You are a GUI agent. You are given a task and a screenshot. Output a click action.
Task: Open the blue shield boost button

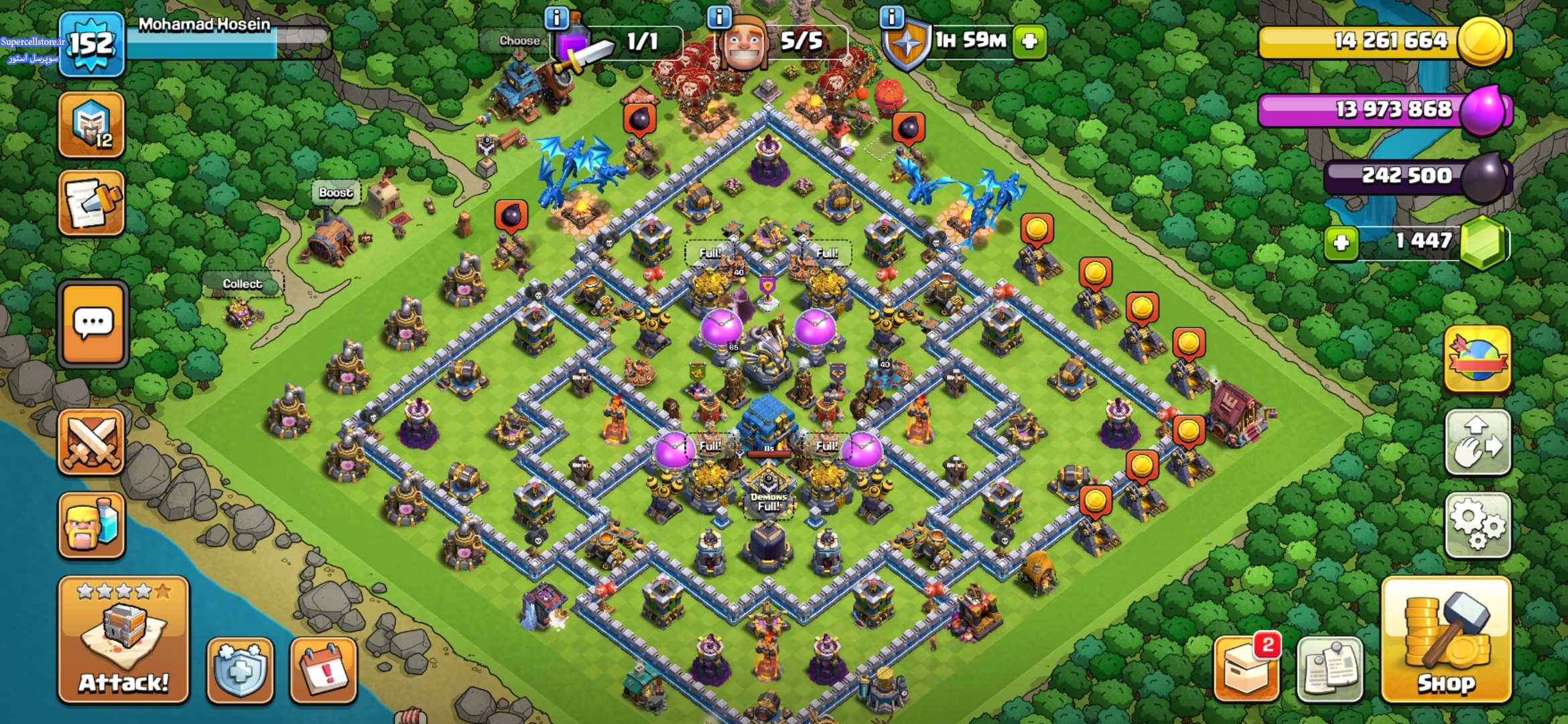tap(240, 670)
